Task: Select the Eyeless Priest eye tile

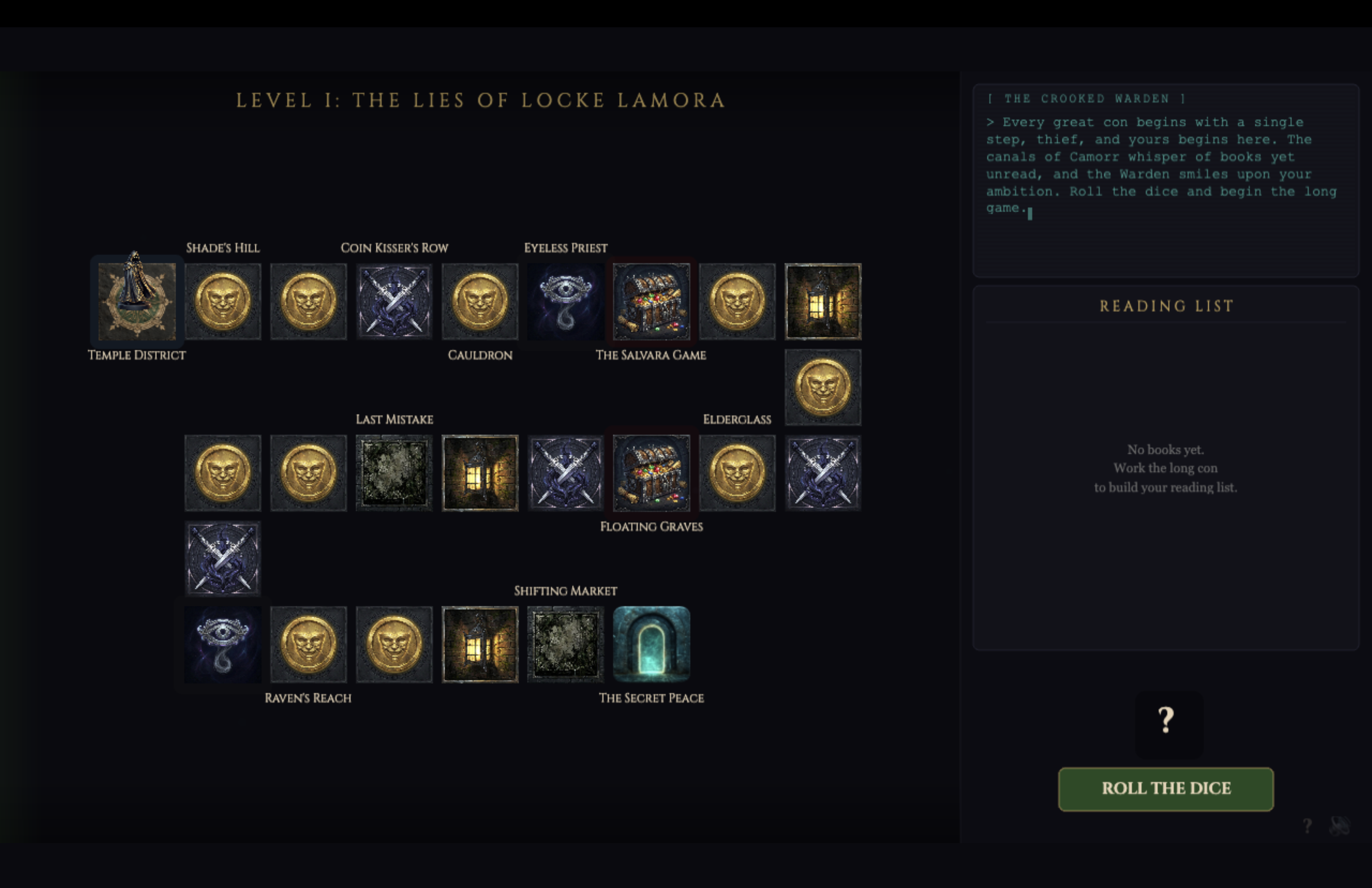Action: [566, 301]
